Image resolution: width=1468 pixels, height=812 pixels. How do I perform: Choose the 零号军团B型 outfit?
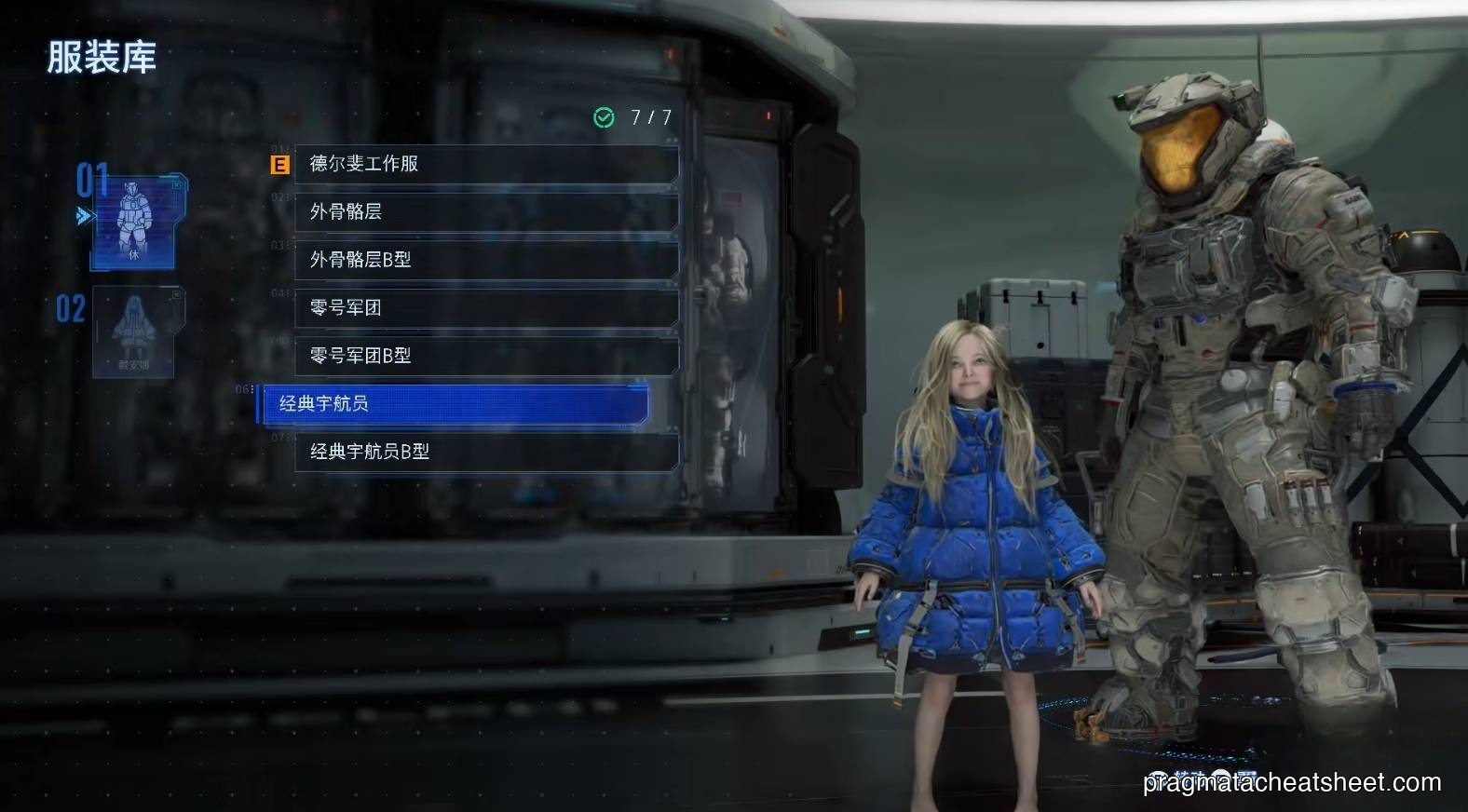point(485,356)
